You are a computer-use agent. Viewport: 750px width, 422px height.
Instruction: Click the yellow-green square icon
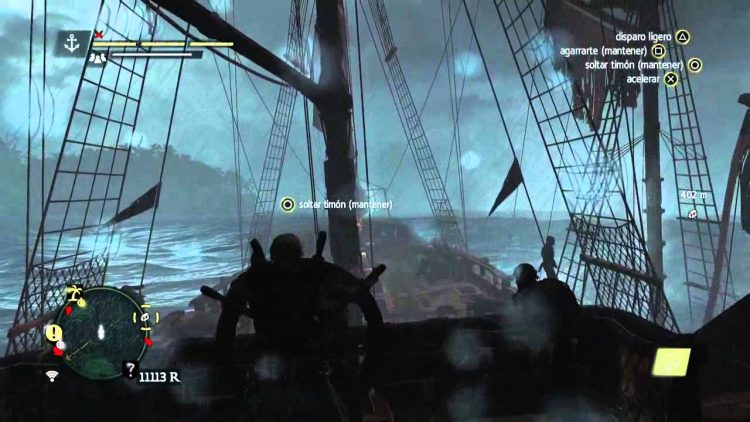coord(671,361)
